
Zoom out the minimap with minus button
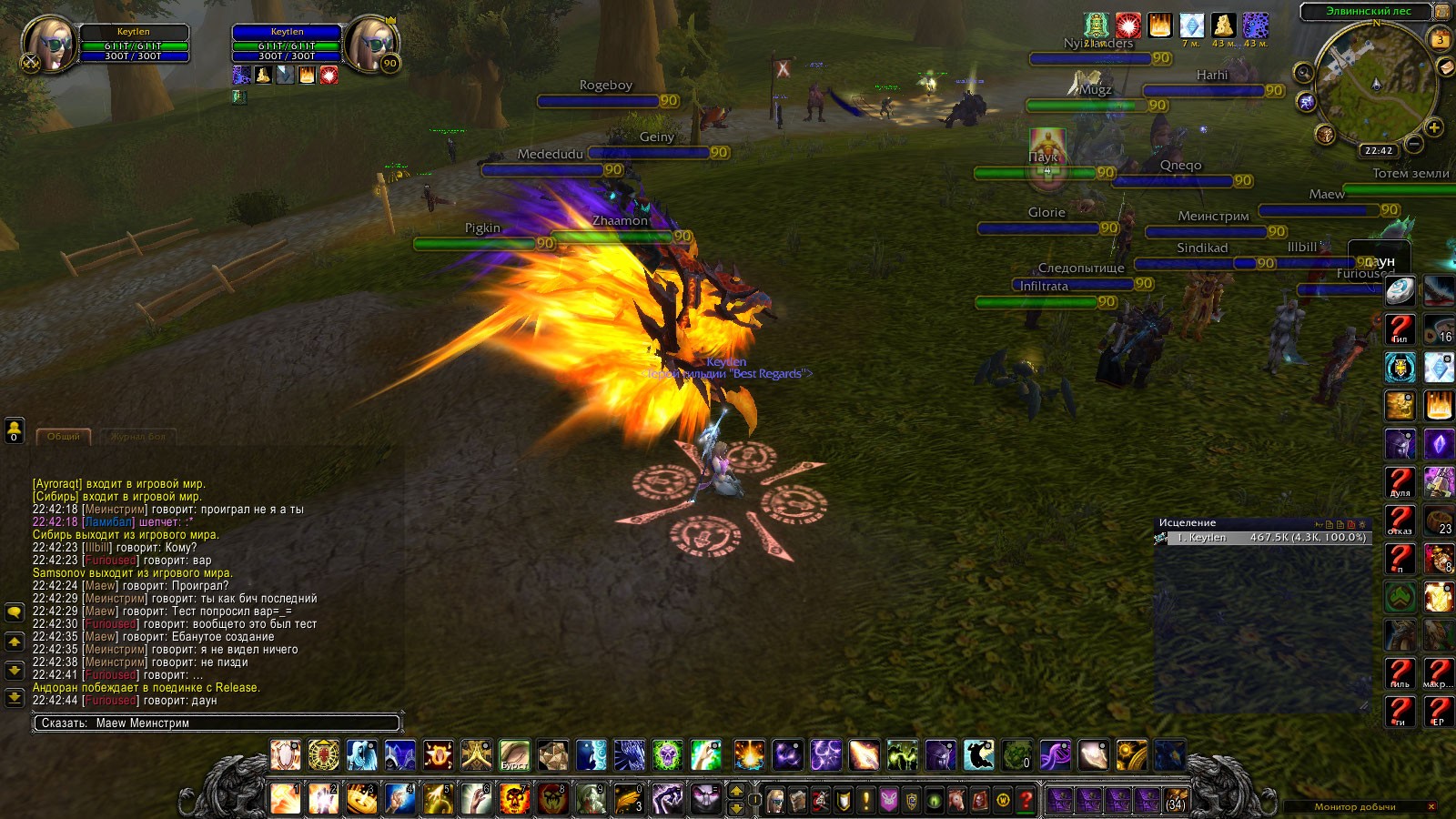[1414, 144]
